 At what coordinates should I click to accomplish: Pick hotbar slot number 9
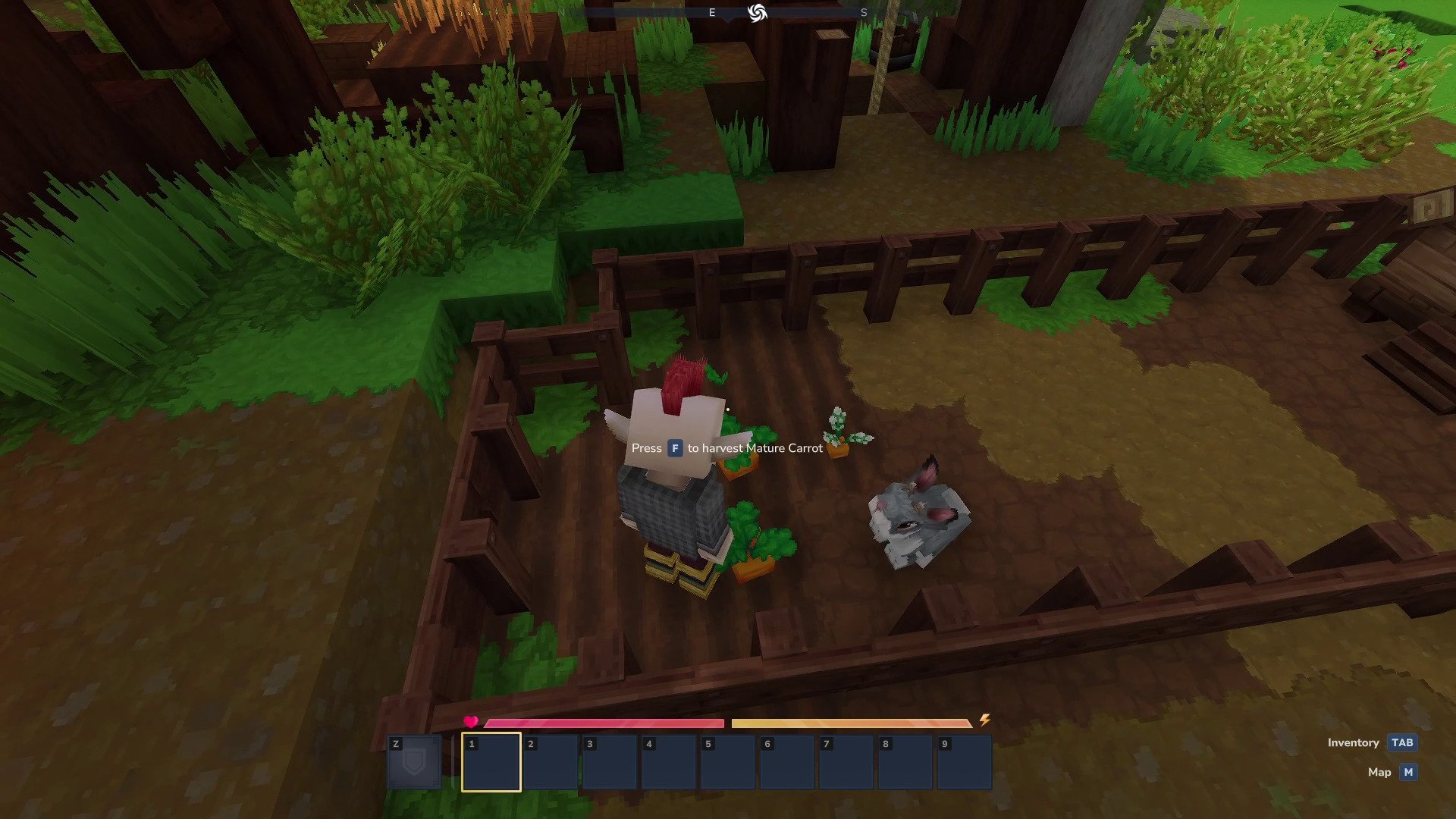pos(964,762)
